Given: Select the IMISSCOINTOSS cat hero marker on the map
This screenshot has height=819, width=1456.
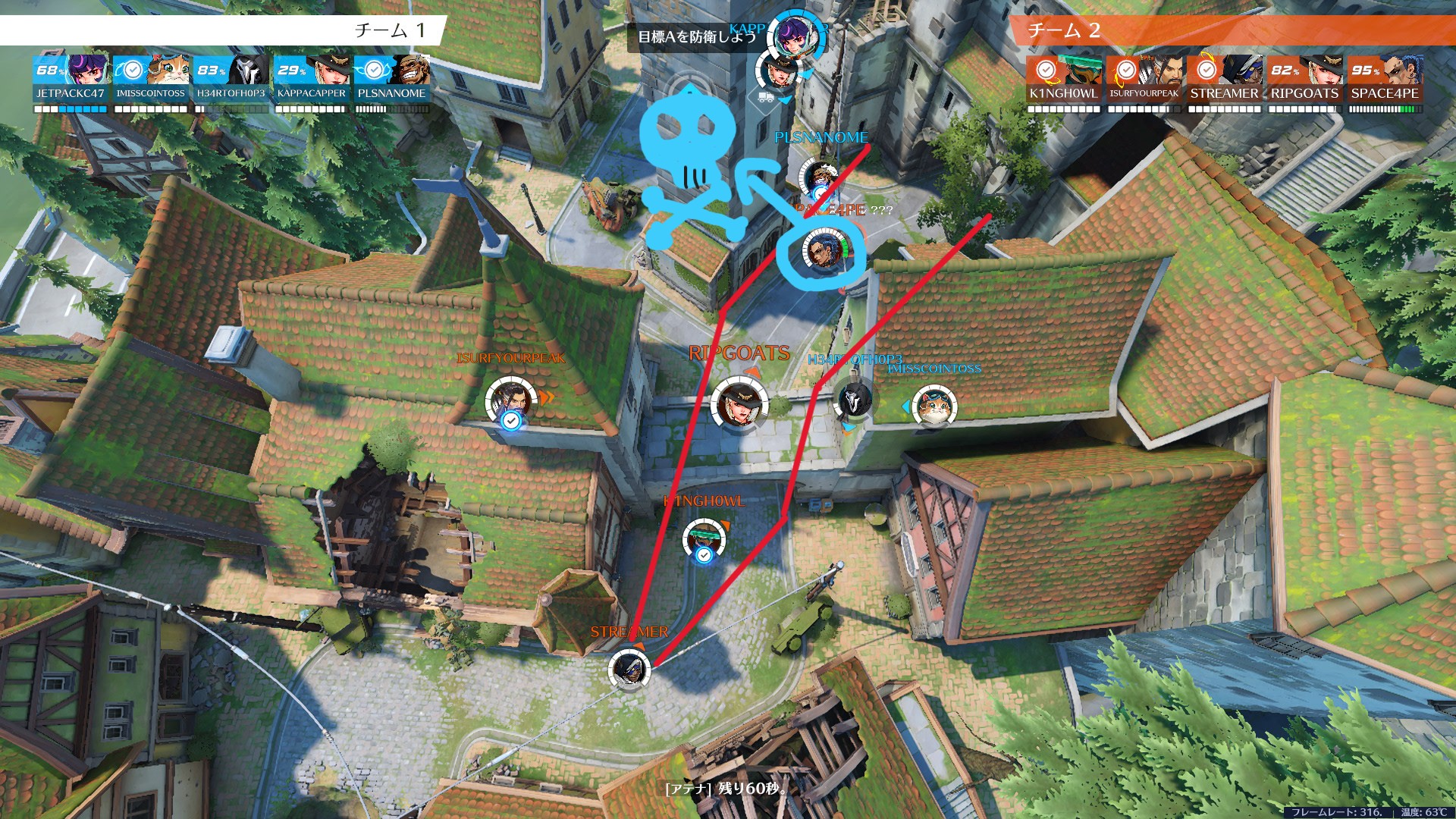Looking at the screenshot, I should [x=933, y=406].
